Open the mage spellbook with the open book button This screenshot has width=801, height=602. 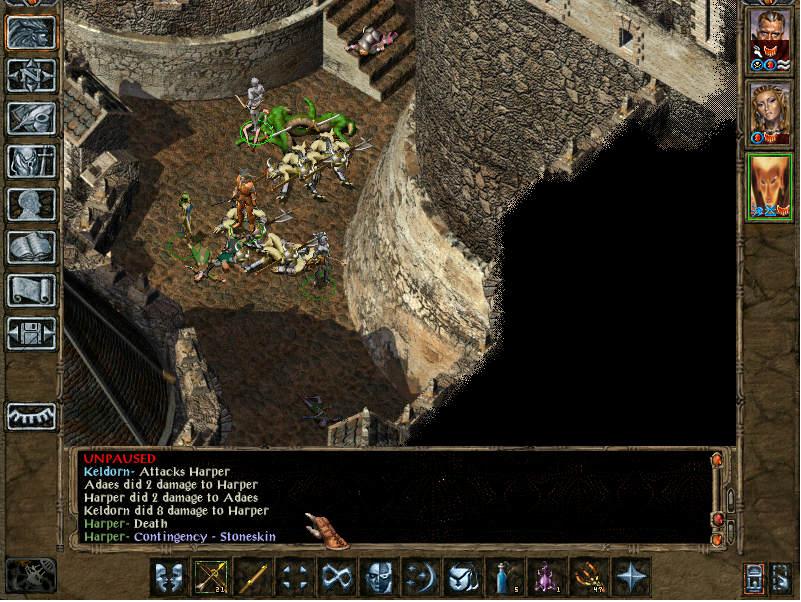[x=32, y=247]
